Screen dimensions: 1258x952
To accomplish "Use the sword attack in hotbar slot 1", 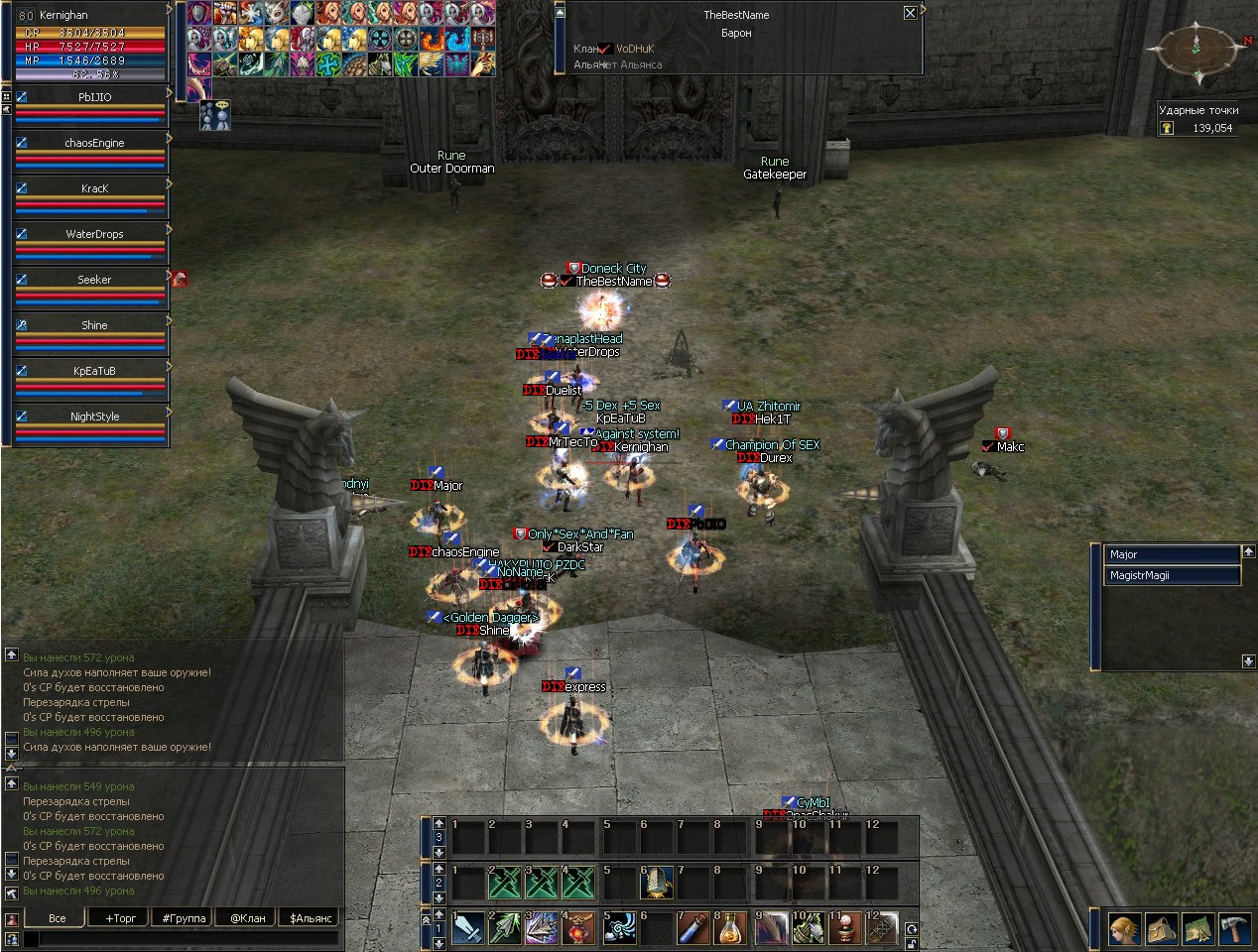I will (x=468, y=929).
